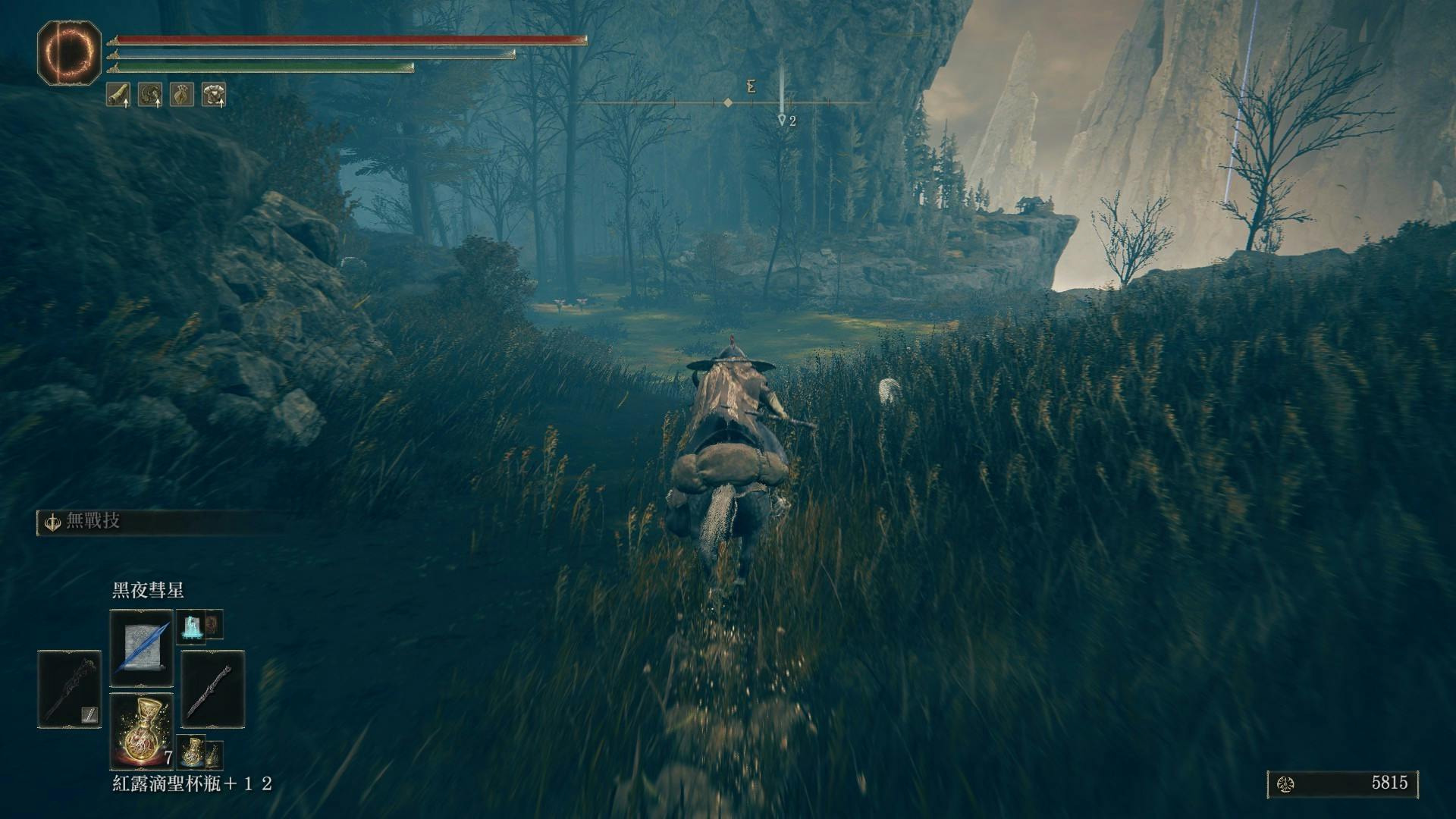Select the numbered waypoint marker on compass

(x=783, y=120)
